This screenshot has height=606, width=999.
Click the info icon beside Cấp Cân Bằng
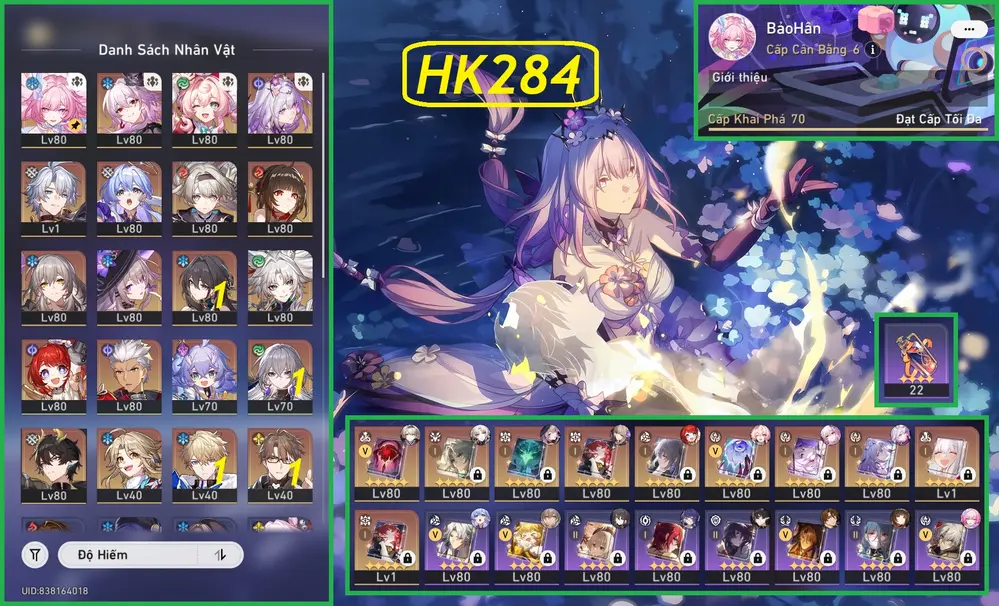point(872,49)
